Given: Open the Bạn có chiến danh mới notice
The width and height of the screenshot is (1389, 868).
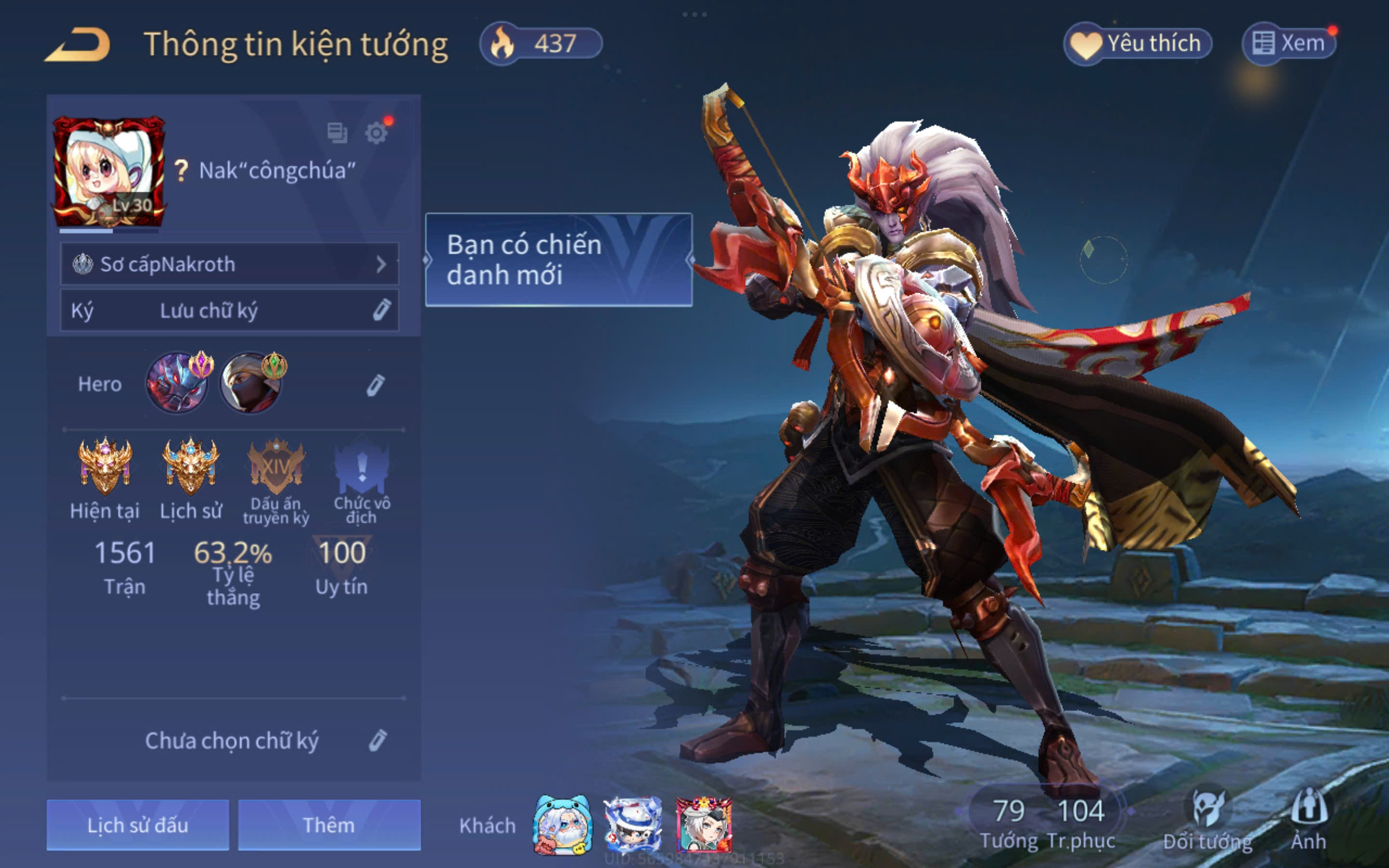Looking at the screenshot, I should 558,259.
